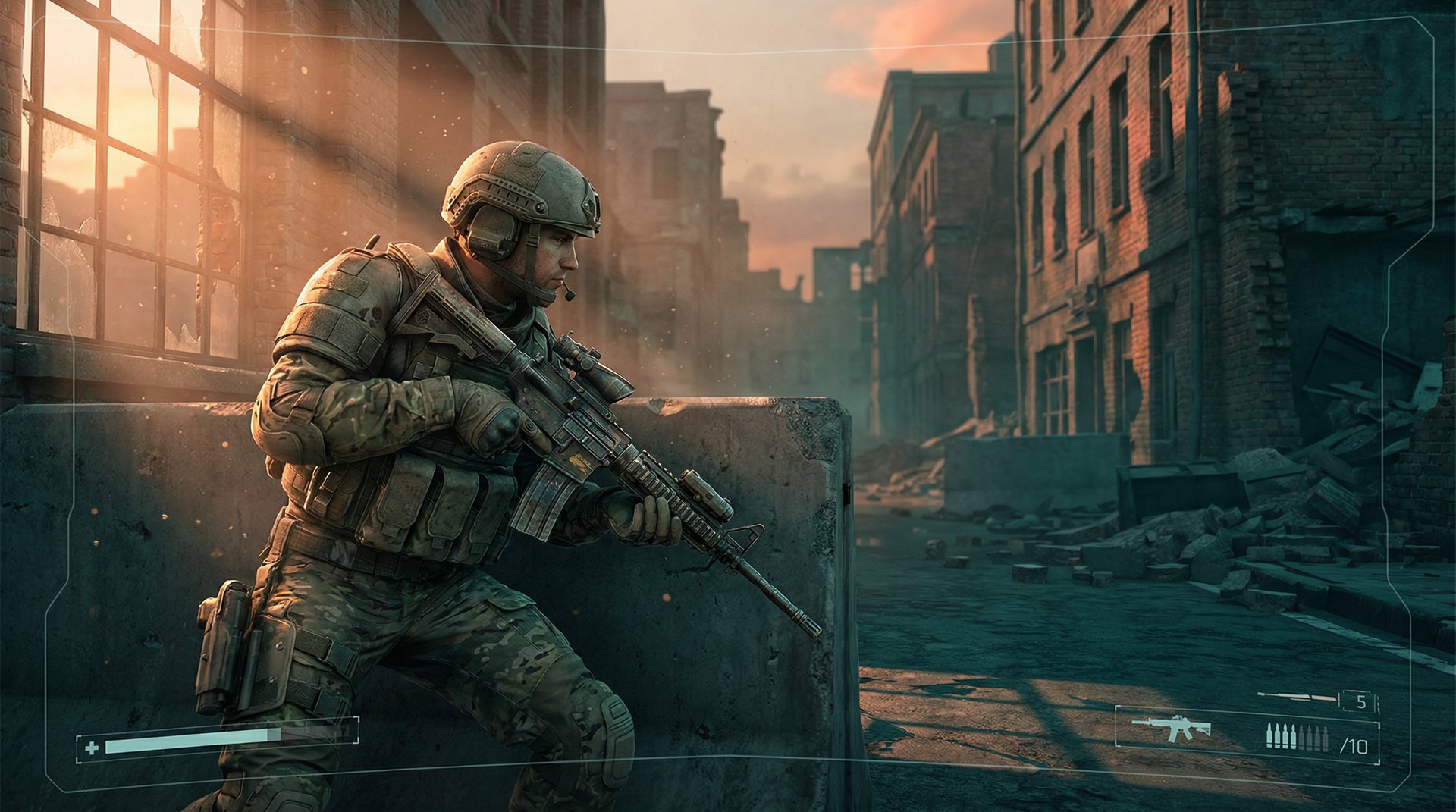Select the assault rifle weapon icon

point(1171,727)
